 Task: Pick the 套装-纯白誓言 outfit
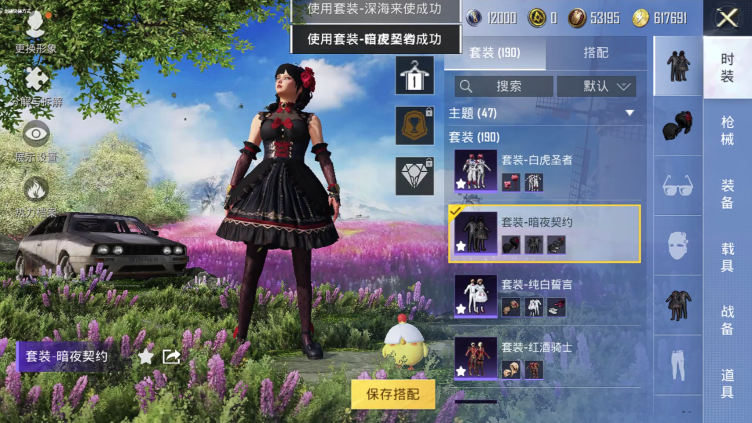[544, 296]
